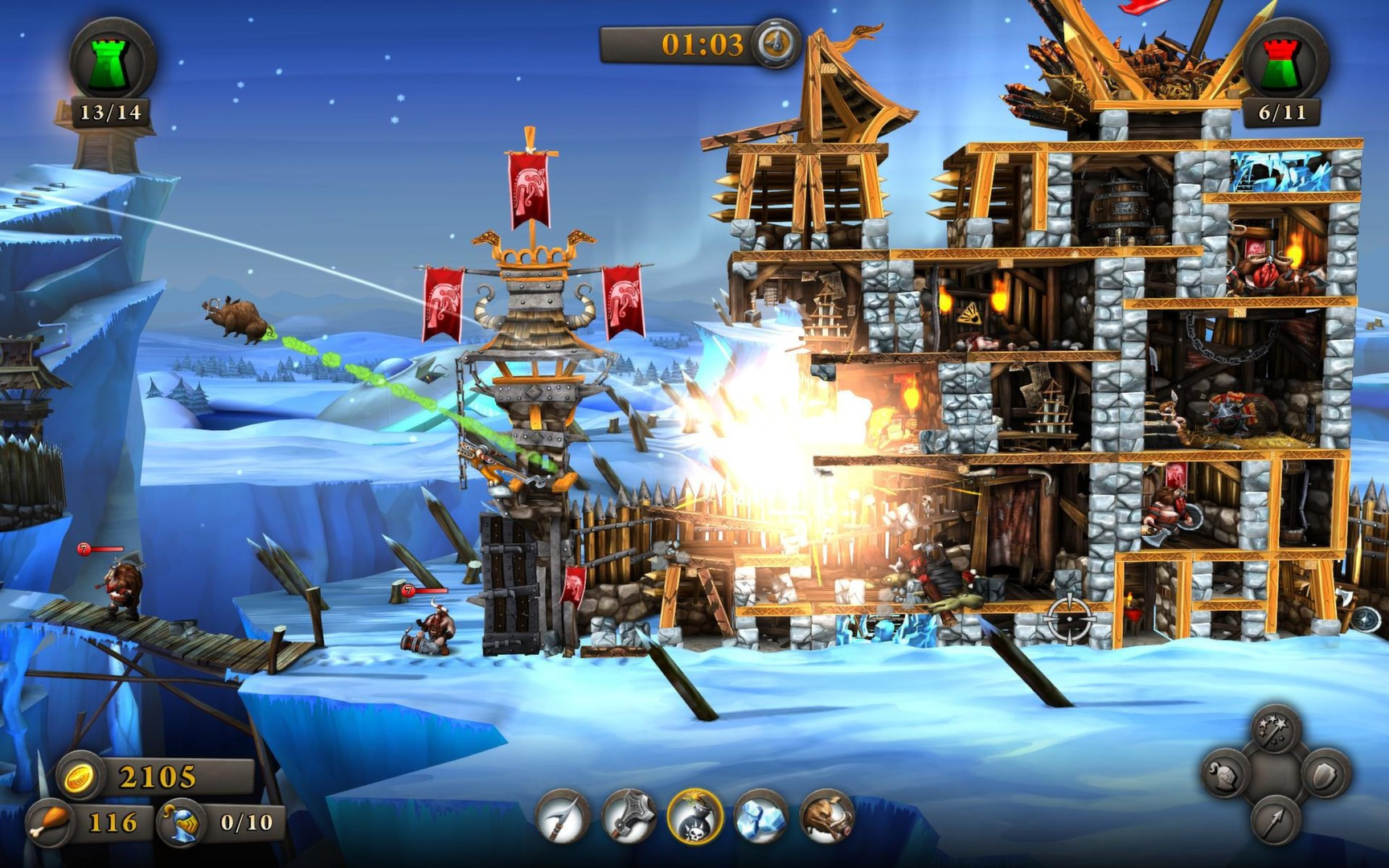Click the chicken leg food icon
Screen dimensions: 1389x868
pyautogui.click(x=50, y=821)
